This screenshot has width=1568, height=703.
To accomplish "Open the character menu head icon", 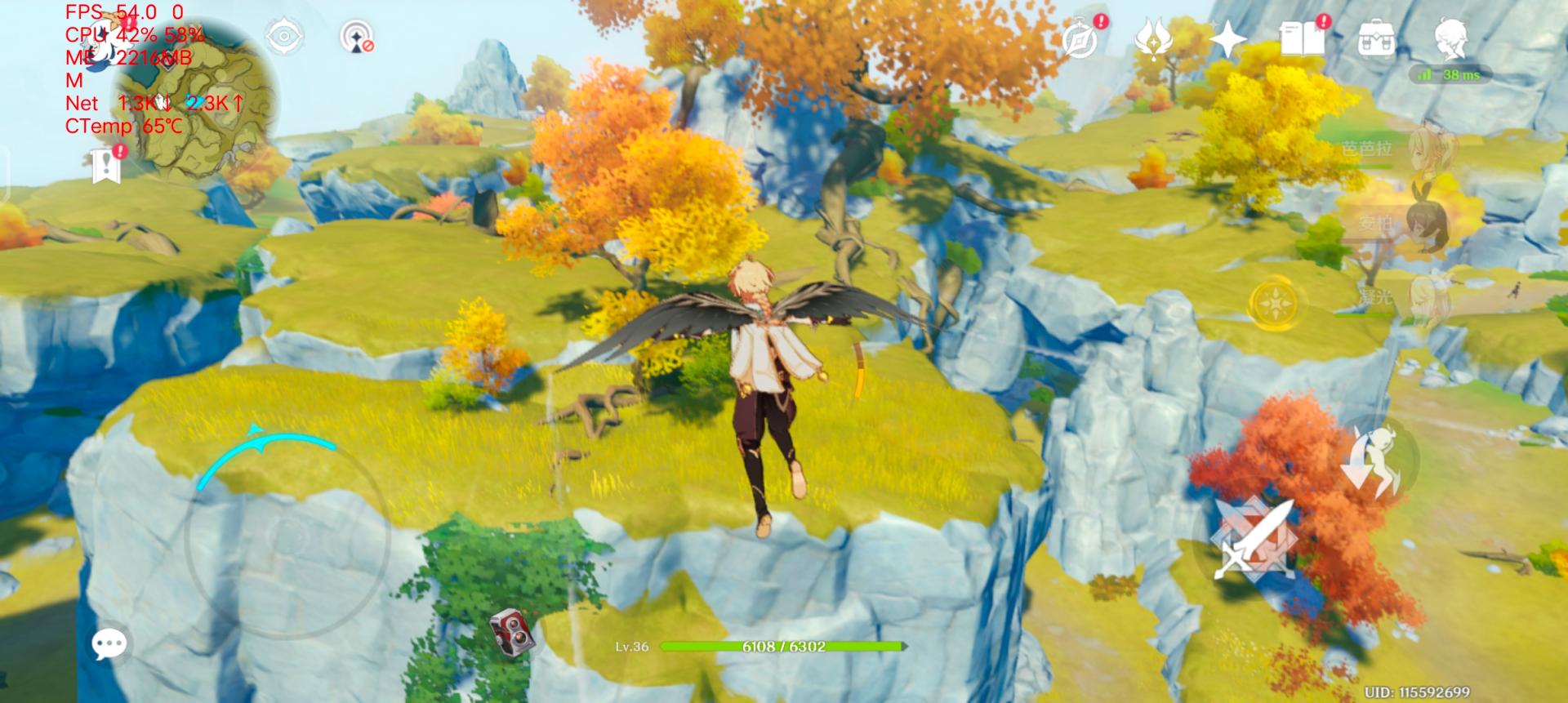I will click(x=1450, y=38).
